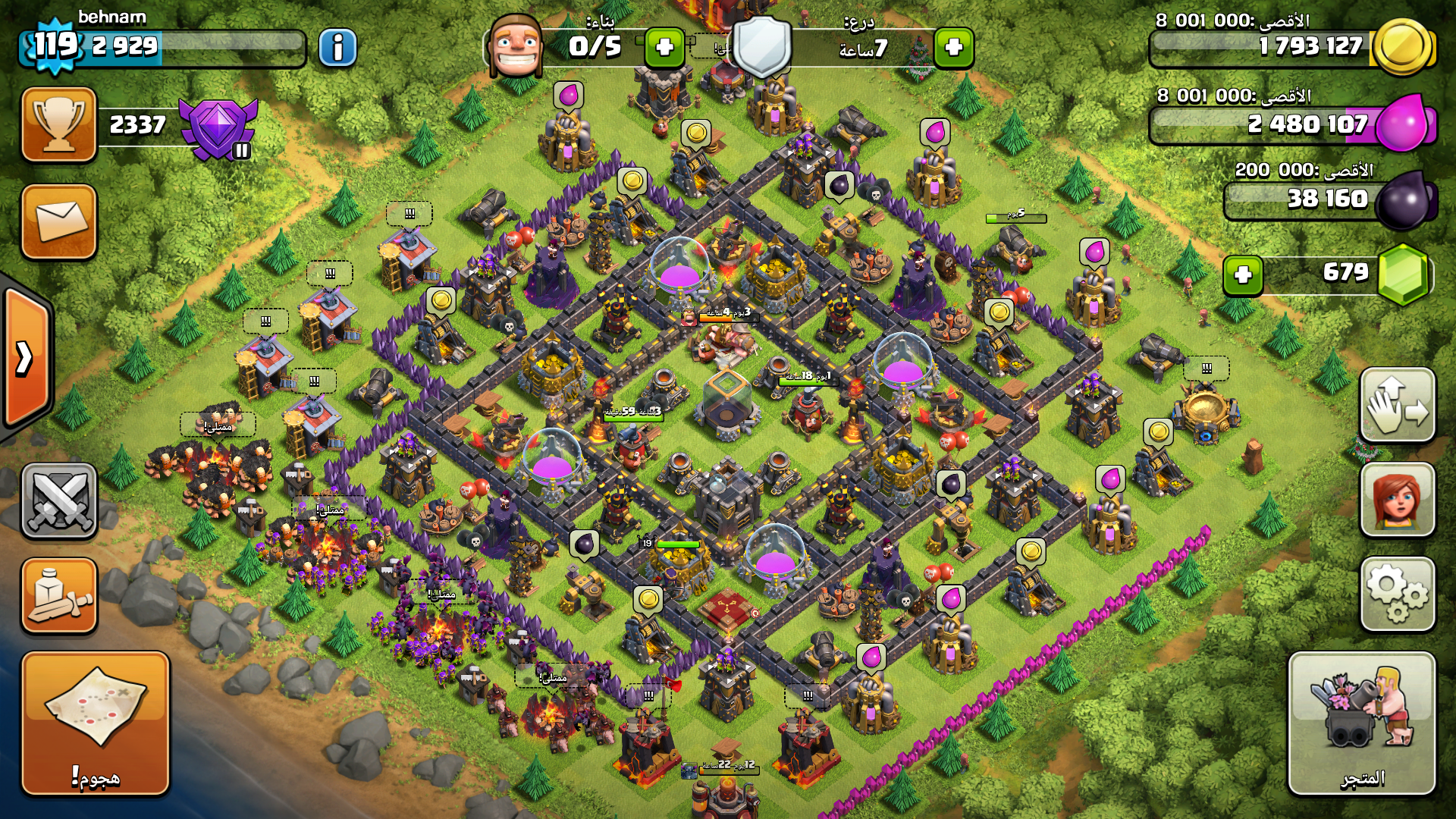Open the messages envelope inbox
The width and height of the screenshot is (1456, 819).
coord(59,221)
